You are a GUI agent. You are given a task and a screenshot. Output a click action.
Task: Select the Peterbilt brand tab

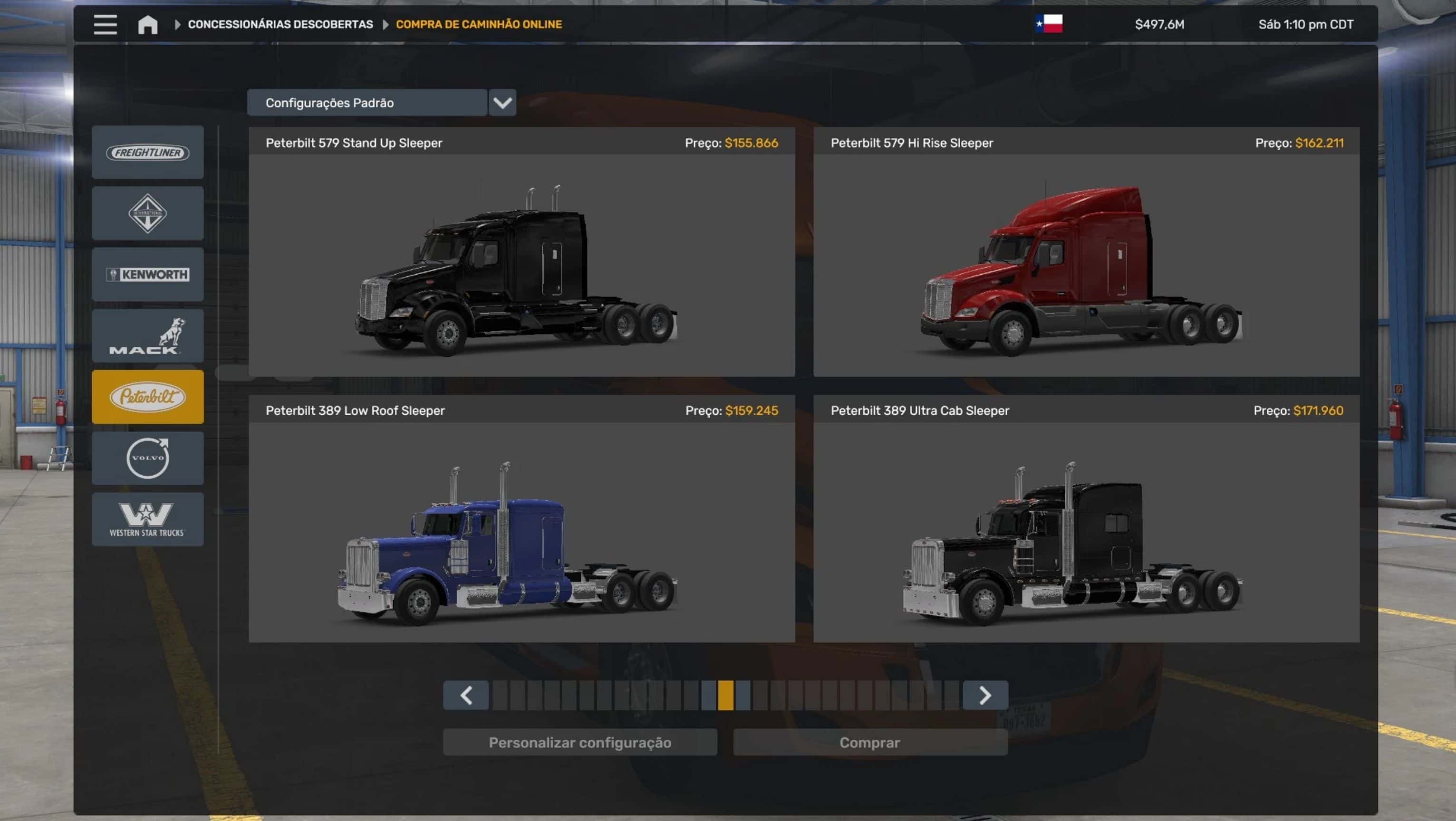click(x=147, y=397)
